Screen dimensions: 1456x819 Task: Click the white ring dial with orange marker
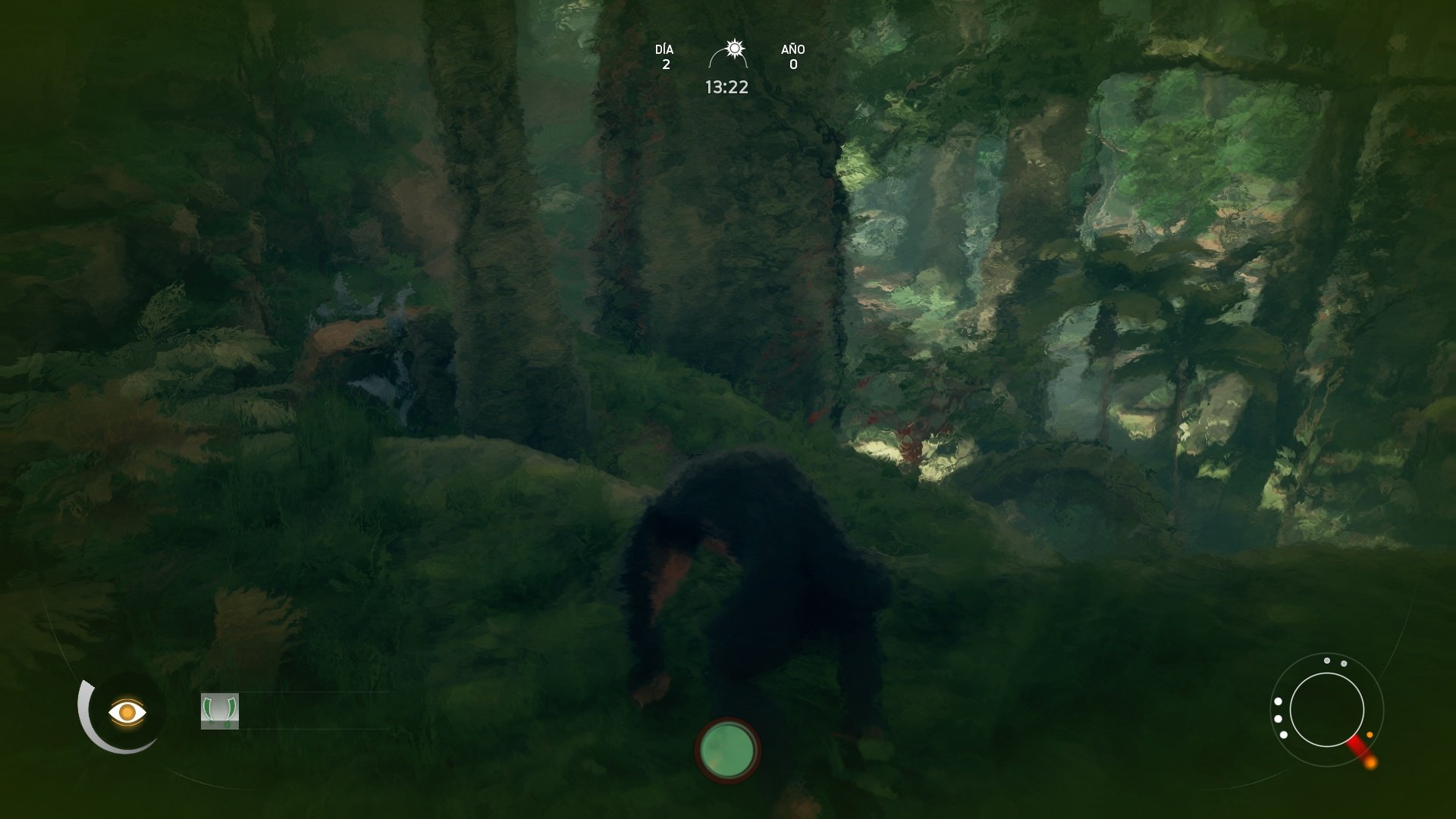click(1327, 710)
